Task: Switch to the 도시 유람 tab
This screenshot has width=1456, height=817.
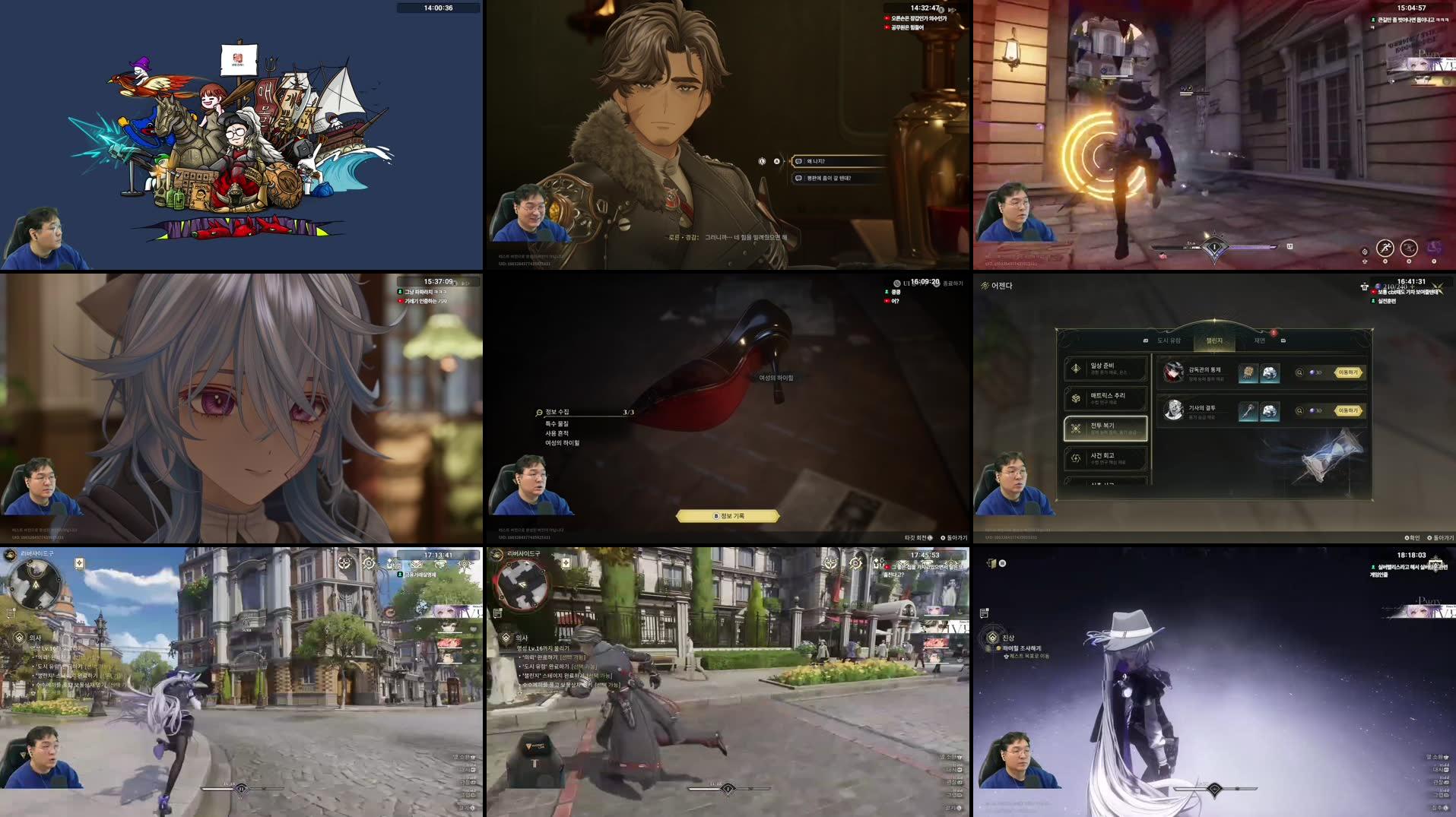Action: coord(1168,340)
